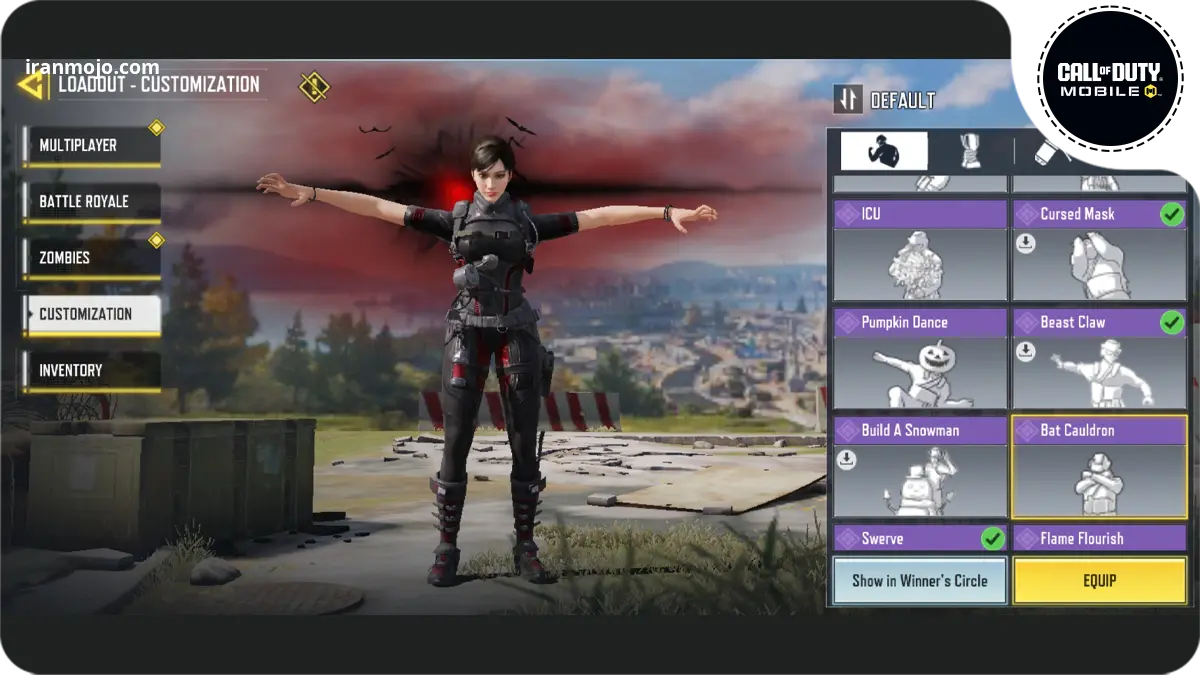Choose the Pumpkin Dance emote
This screenshot has height=675, width=1200.
pos(919,359)
